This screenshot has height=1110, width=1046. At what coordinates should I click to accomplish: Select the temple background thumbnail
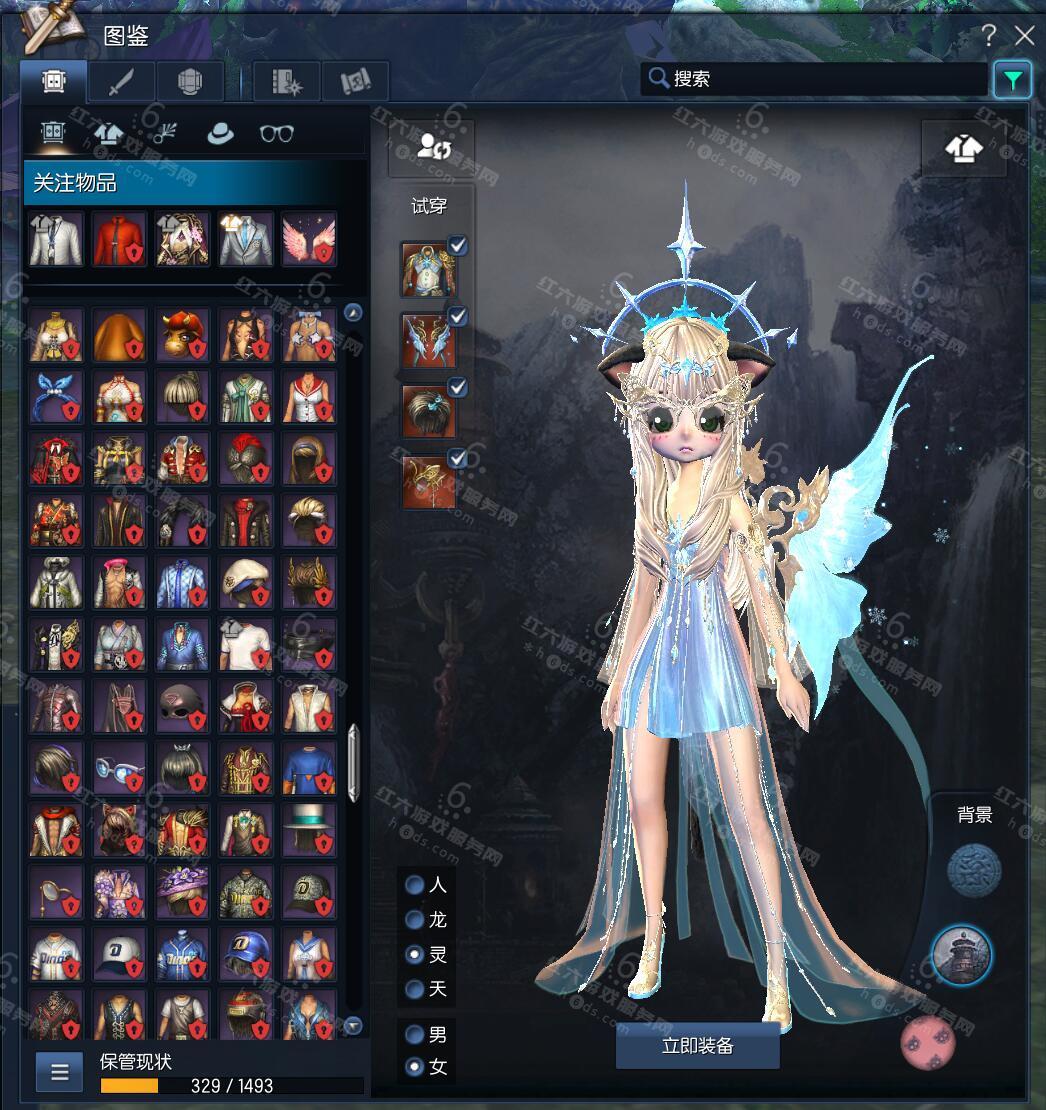pos(961,954)
